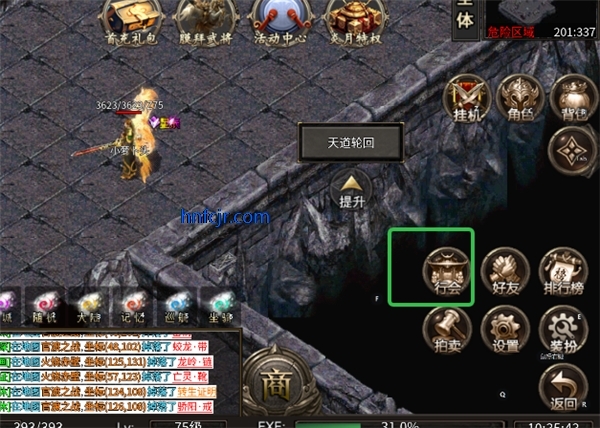Open the 背包 backpack
Screen dimensions: 600x428
click(574, 97)
